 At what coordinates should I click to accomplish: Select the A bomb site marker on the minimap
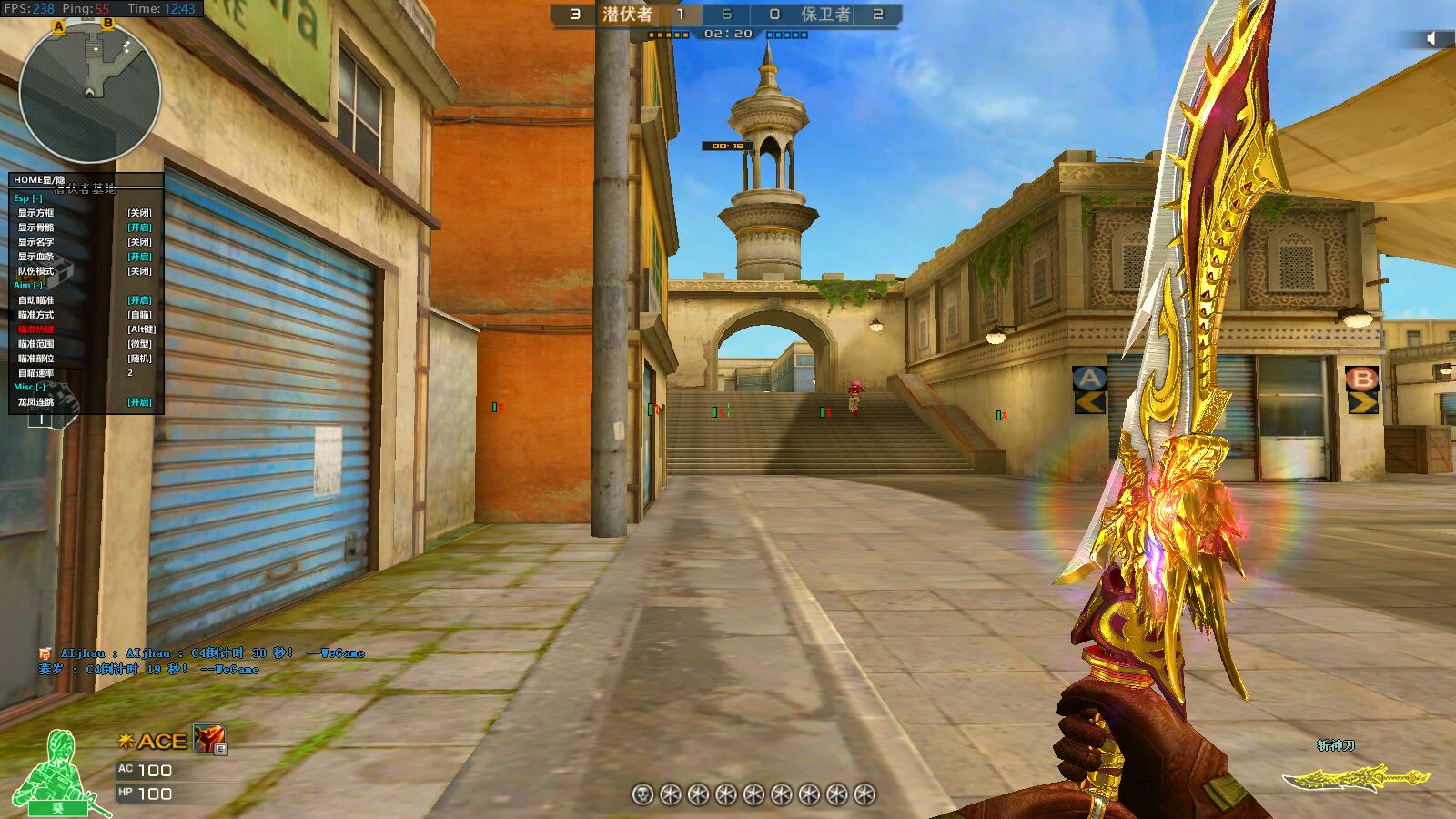click(x=59, y=27)
